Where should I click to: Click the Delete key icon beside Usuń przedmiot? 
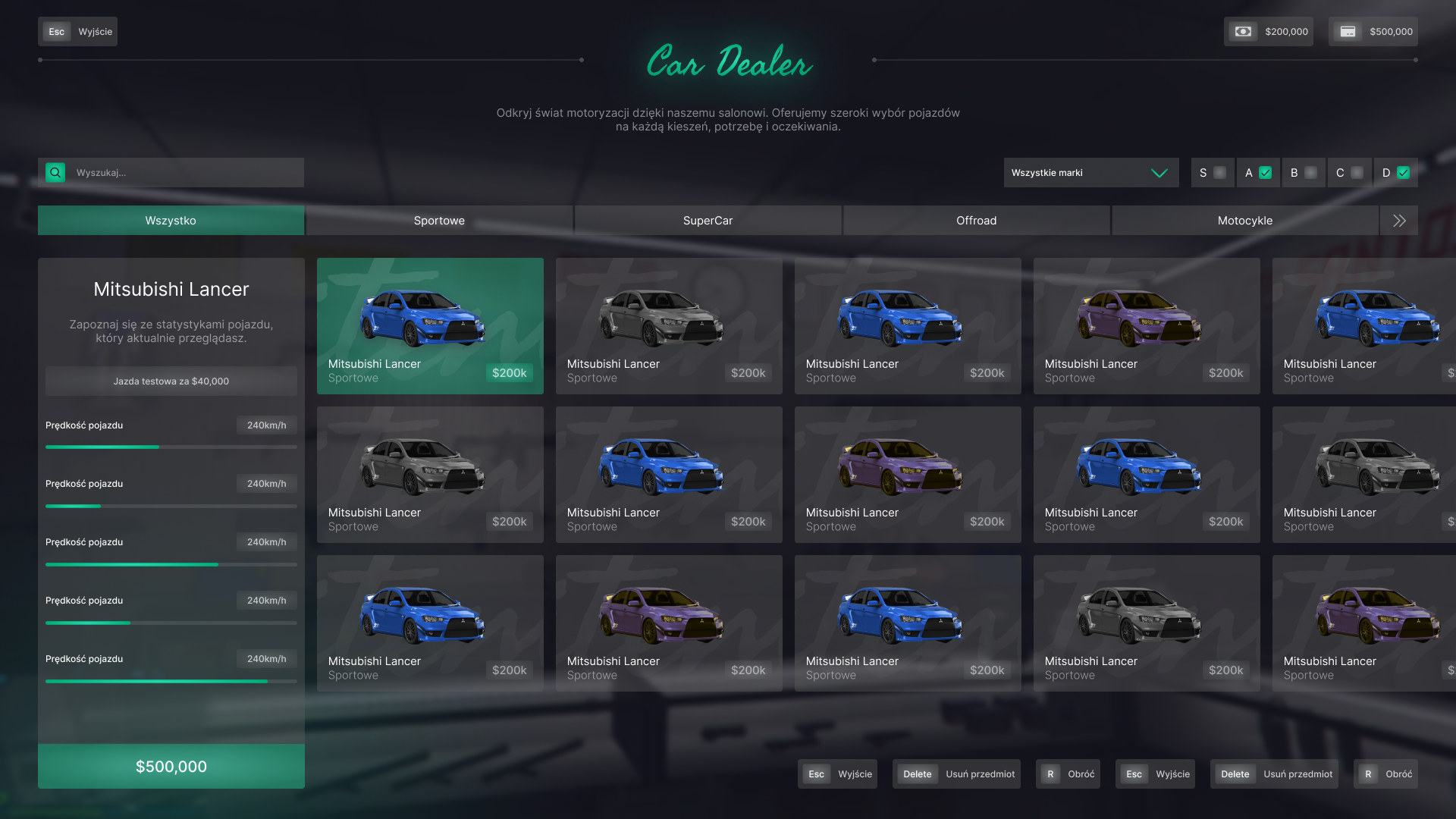pos(917,773)
